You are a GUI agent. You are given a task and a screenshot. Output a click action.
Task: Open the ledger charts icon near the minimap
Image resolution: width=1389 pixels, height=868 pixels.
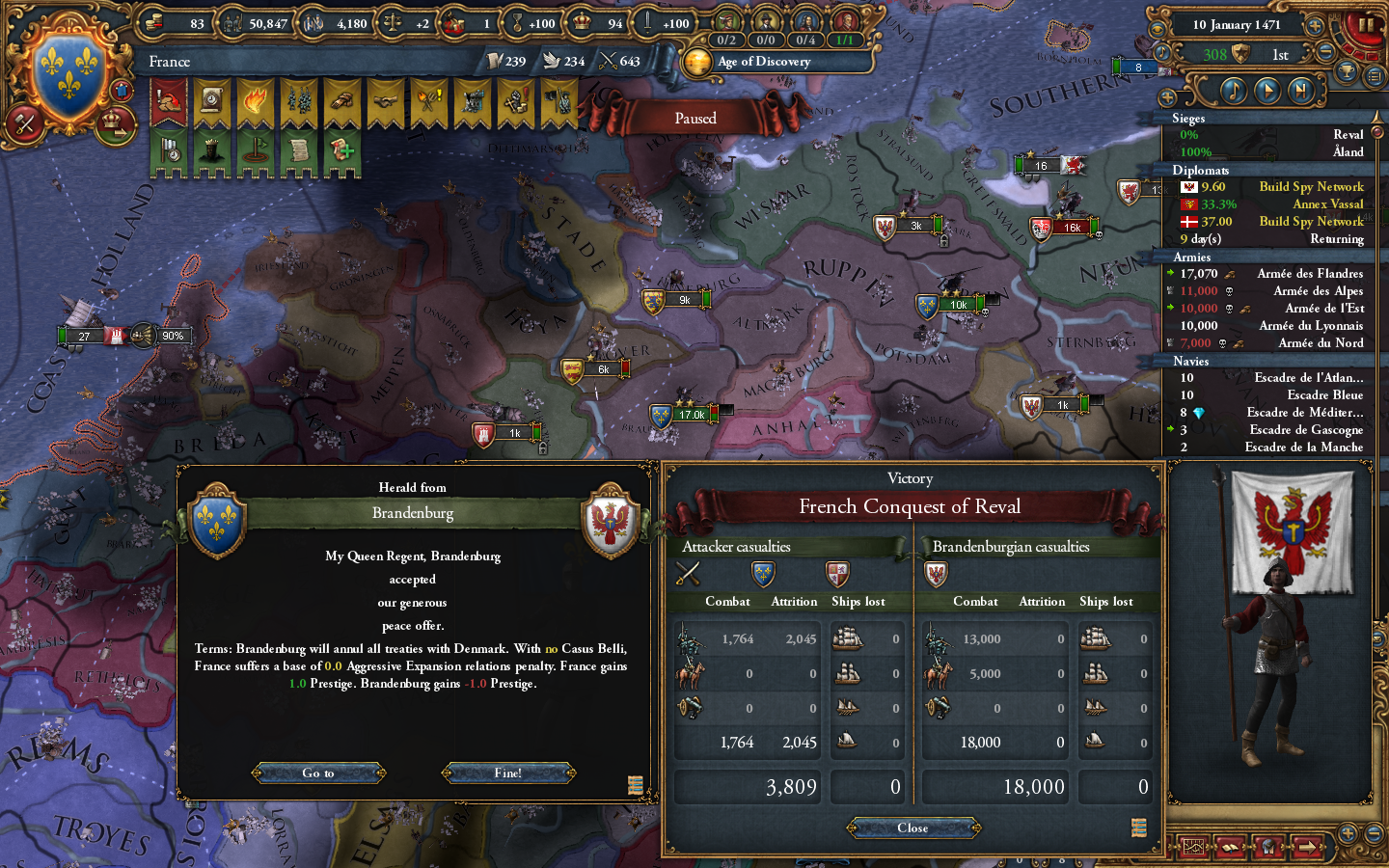(x=1192, y=847)
